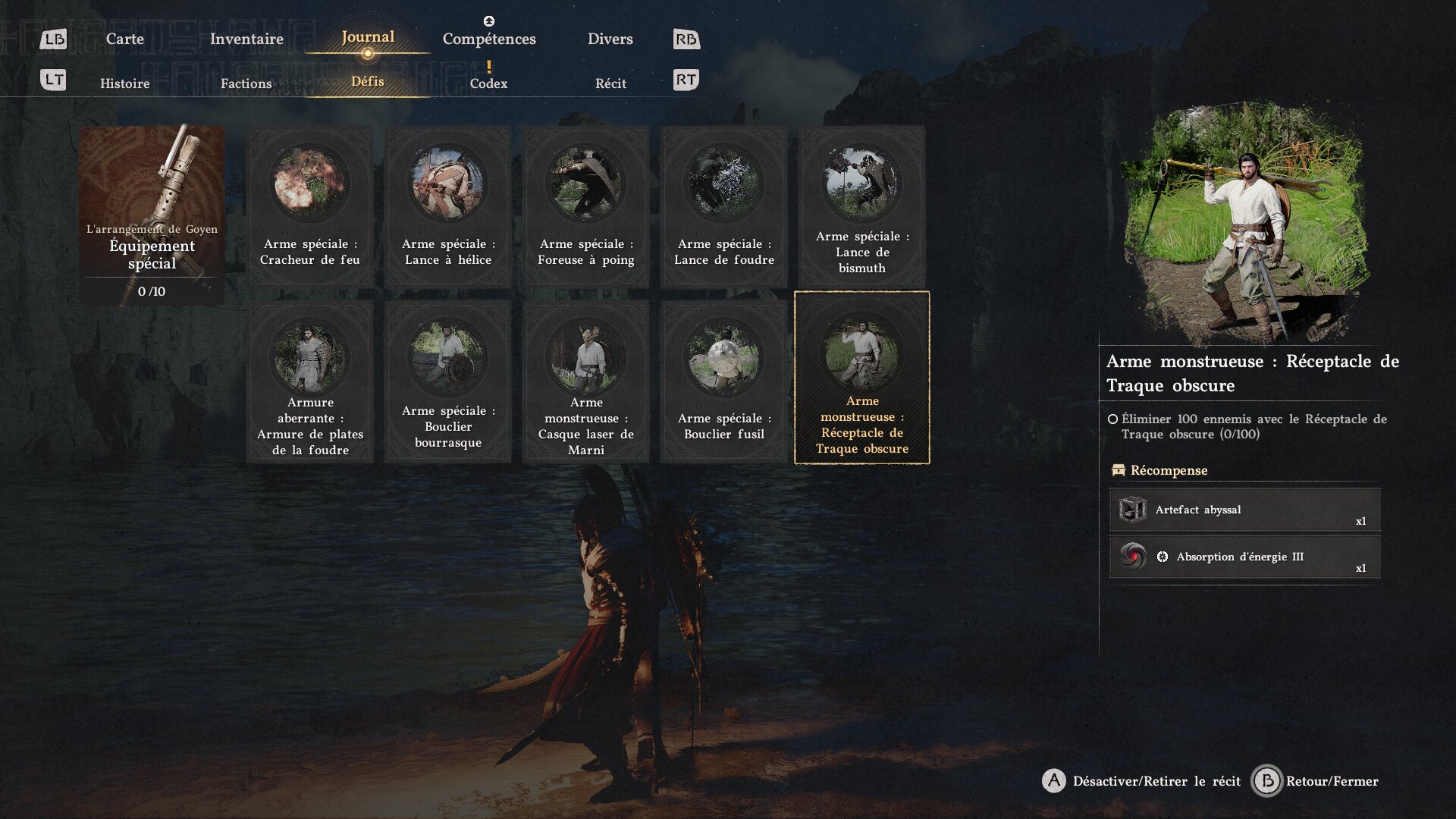This screenshot has width=1456, height=819.
Task: Pick the Lance de foudre challenge
Action: click(x=724, y=206)
